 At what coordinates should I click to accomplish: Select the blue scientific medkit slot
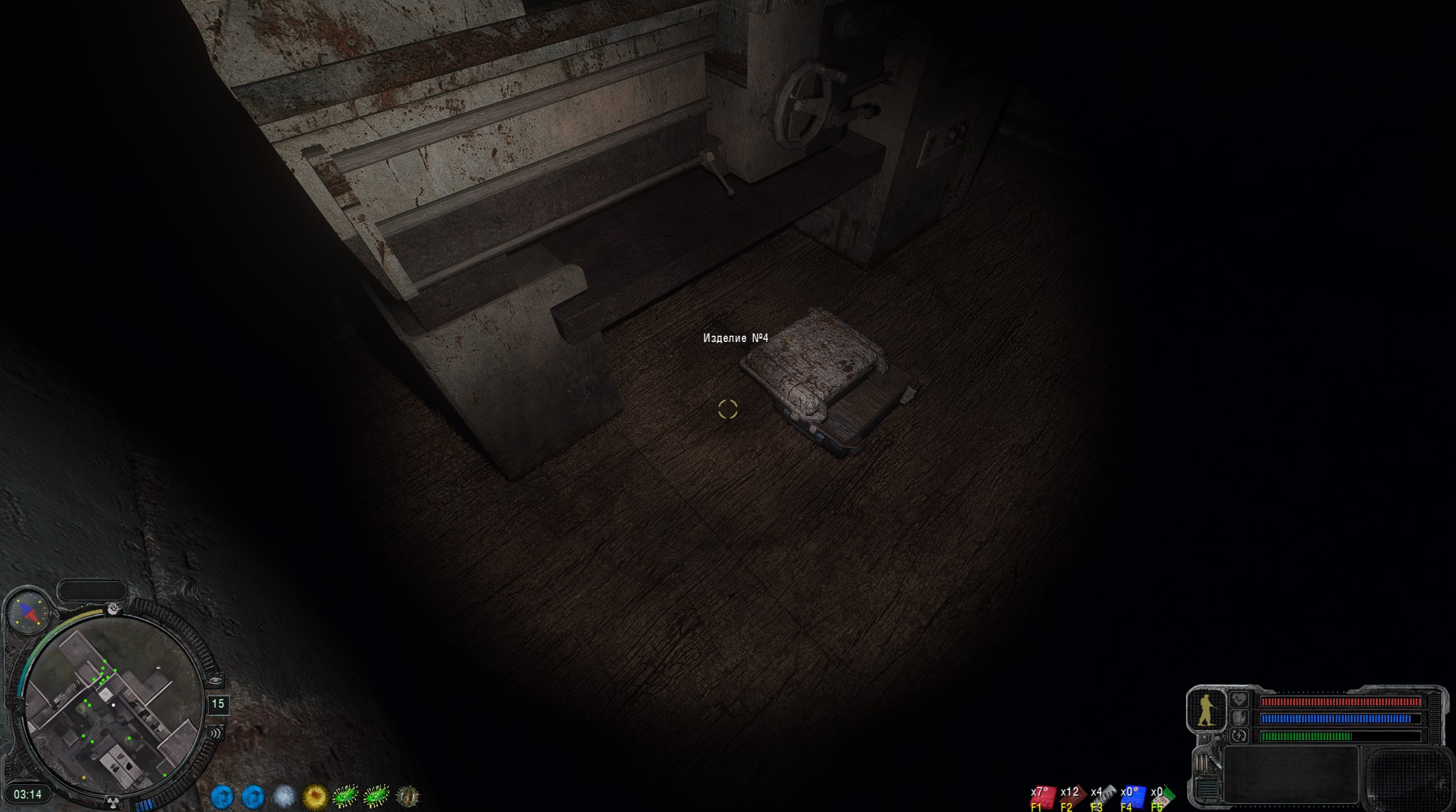click(x=1132, y=796)
